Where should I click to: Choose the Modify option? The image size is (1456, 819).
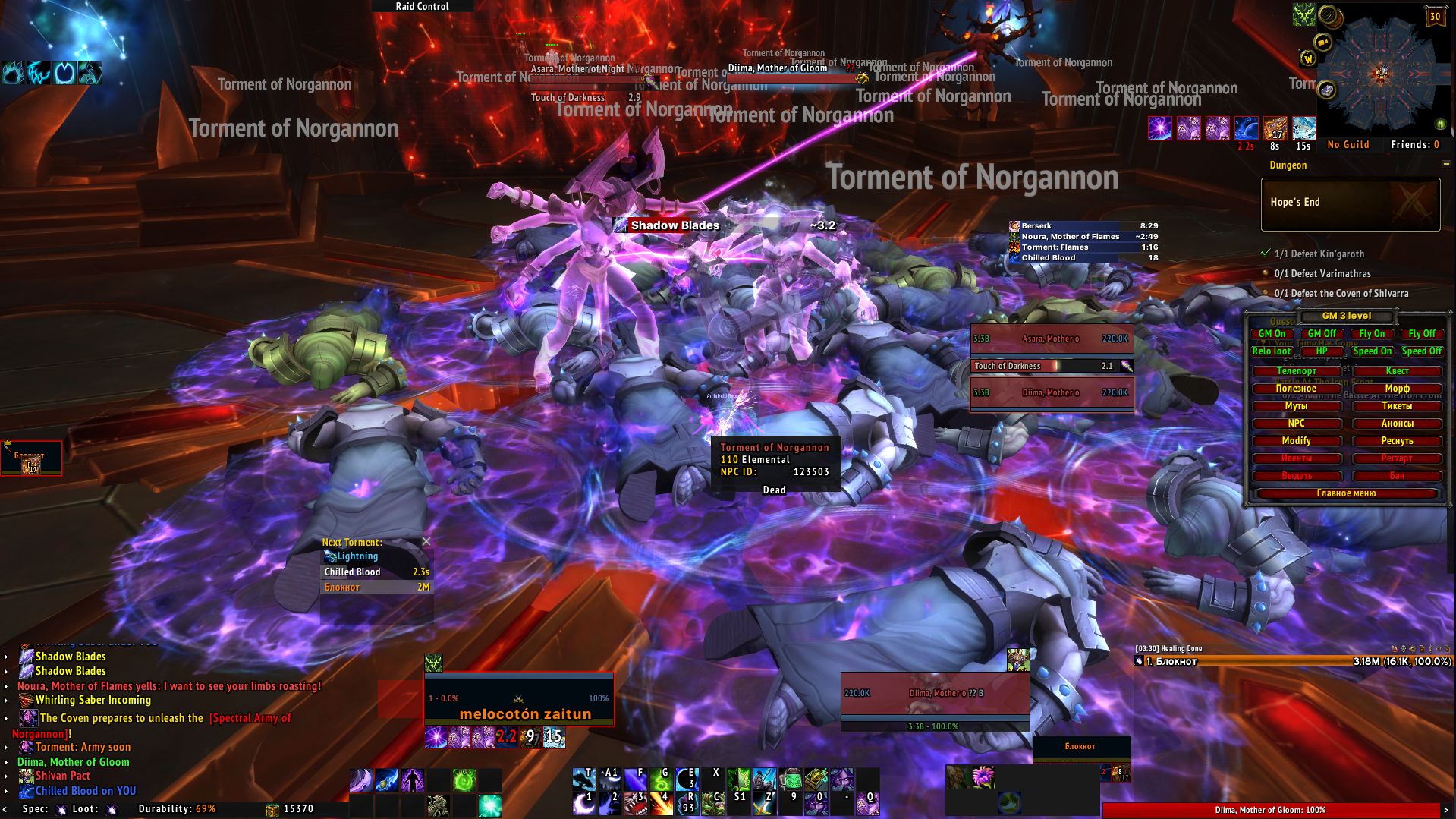(x=1296, y=441)
